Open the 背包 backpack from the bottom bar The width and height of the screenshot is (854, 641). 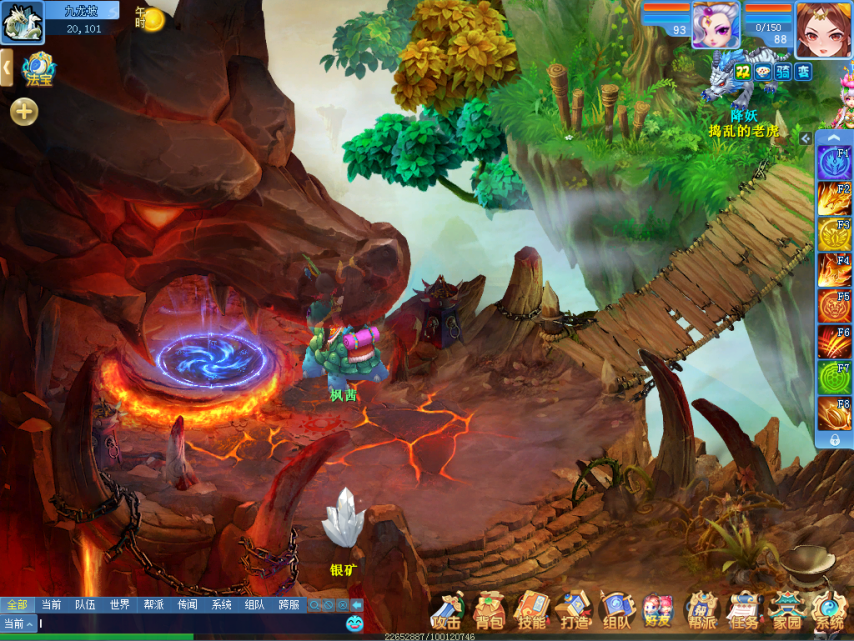pos(489,611)
